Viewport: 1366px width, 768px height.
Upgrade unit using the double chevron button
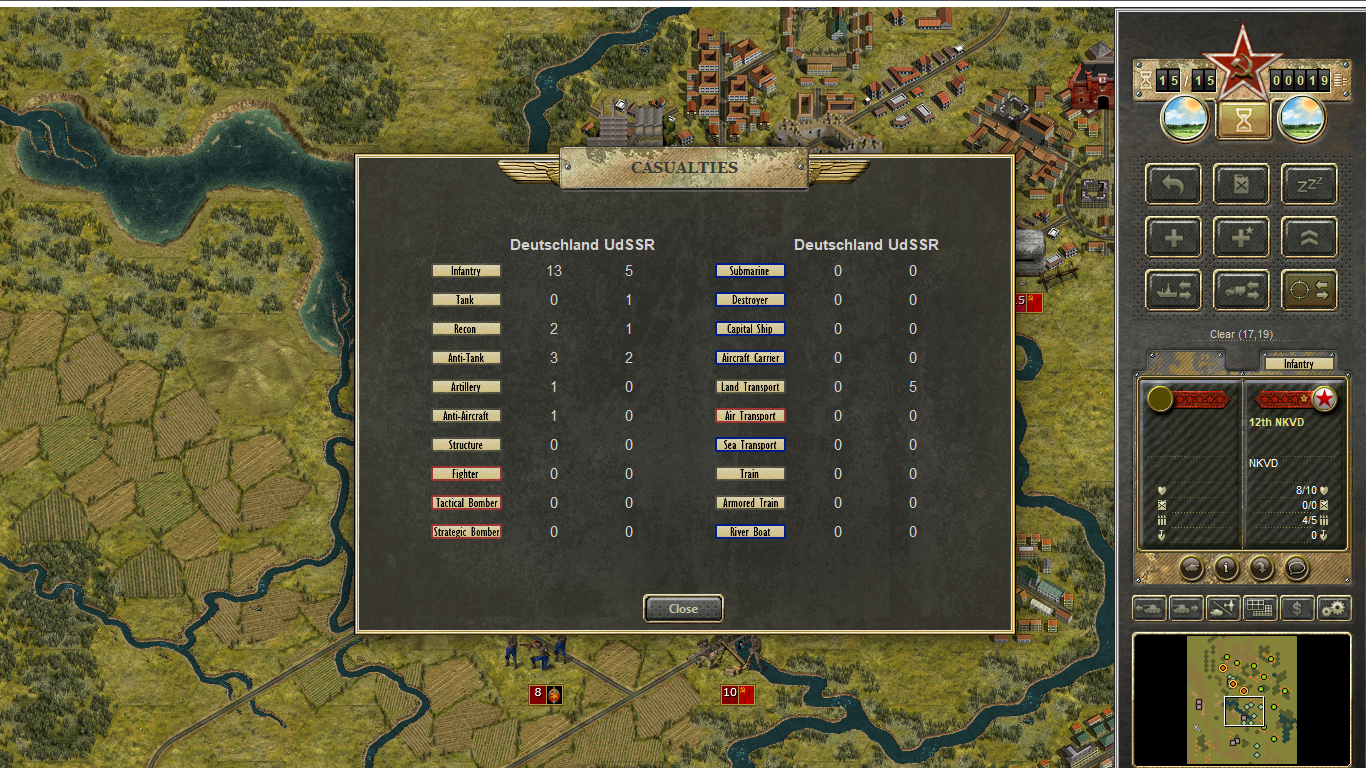coord(1308,238)
